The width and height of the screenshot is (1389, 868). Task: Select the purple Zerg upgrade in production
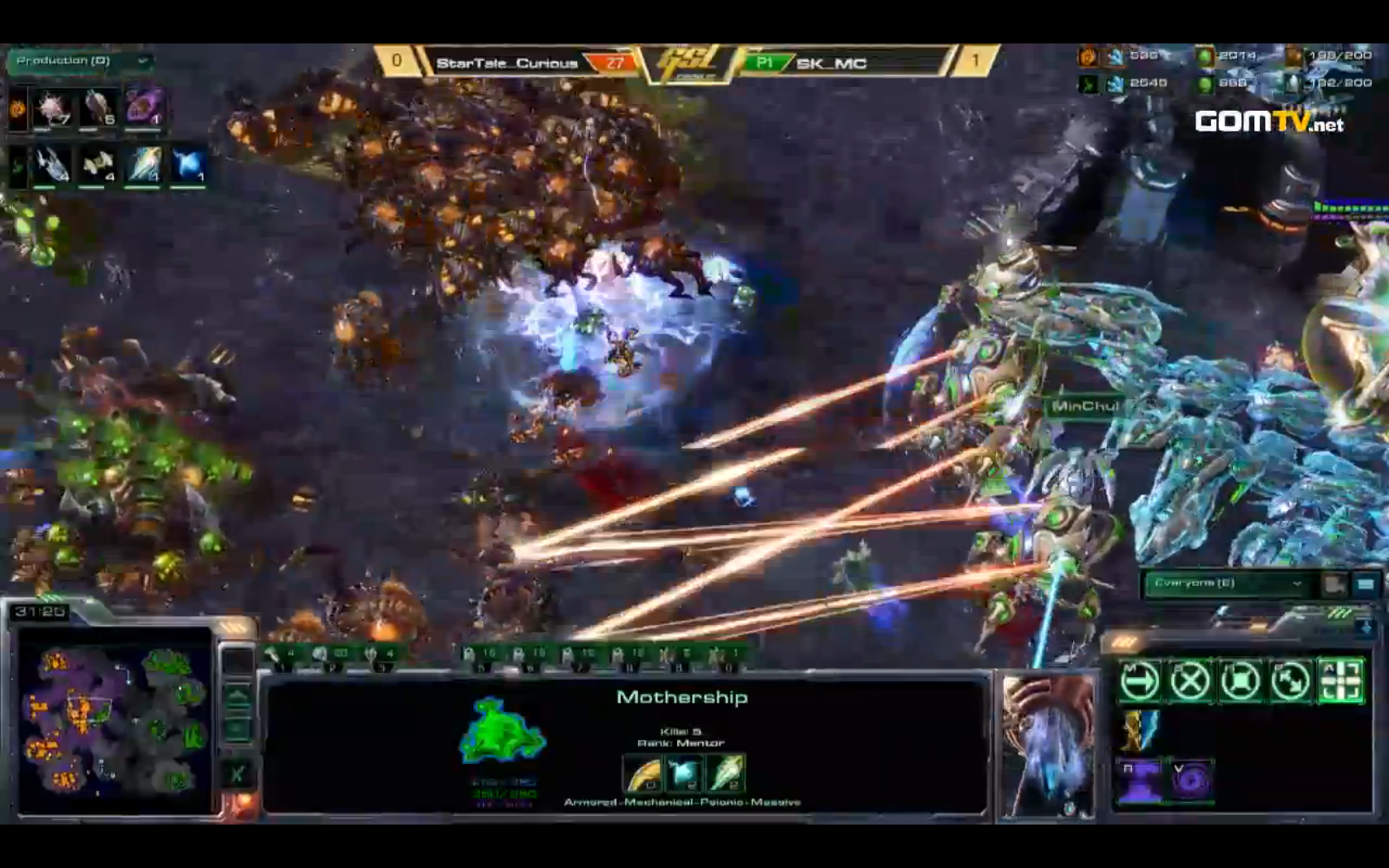(146, 107)
